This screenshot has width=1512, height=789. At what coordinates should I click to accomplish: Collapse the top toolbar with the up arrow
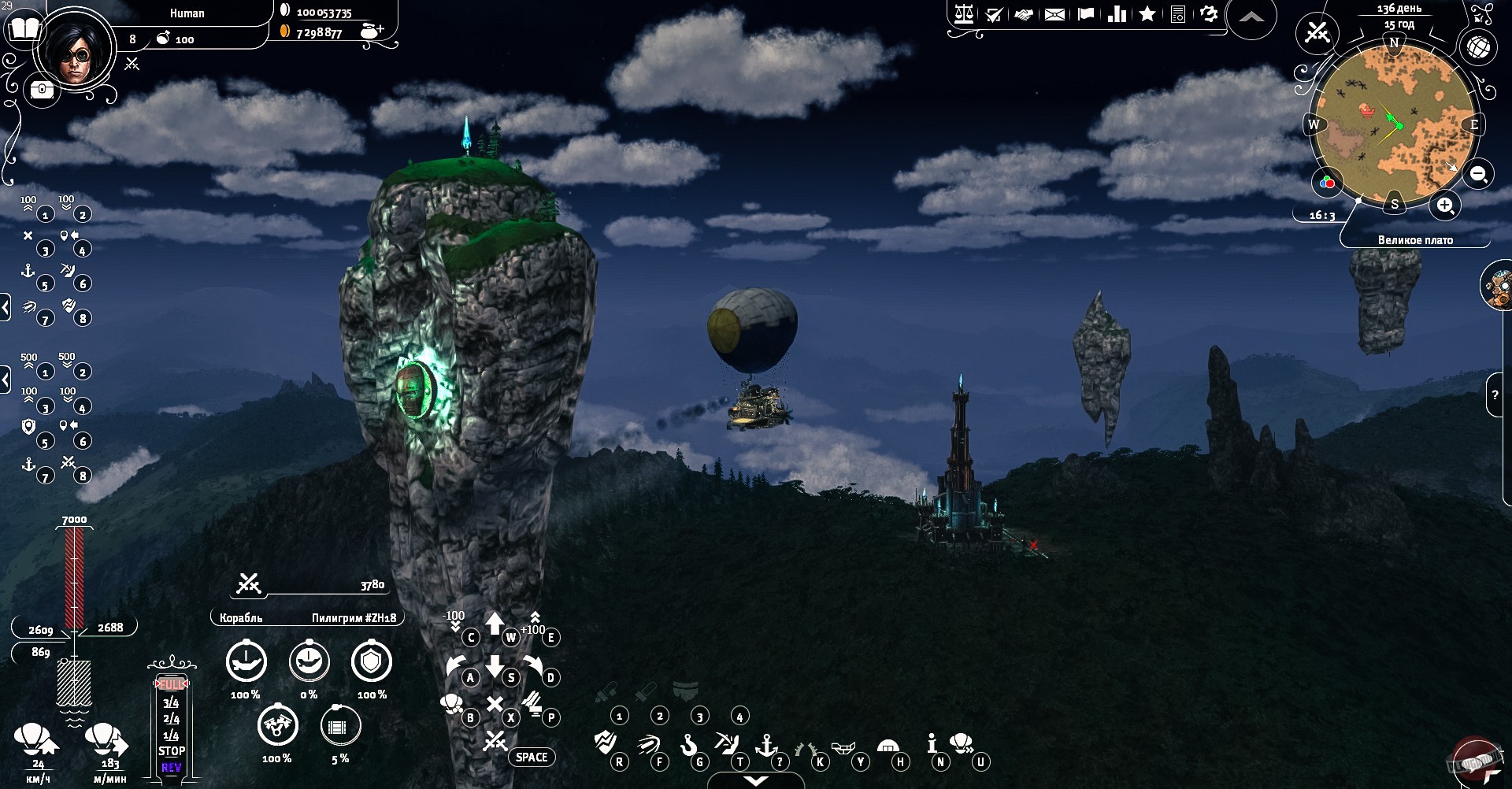click(x=1251, y=17)
